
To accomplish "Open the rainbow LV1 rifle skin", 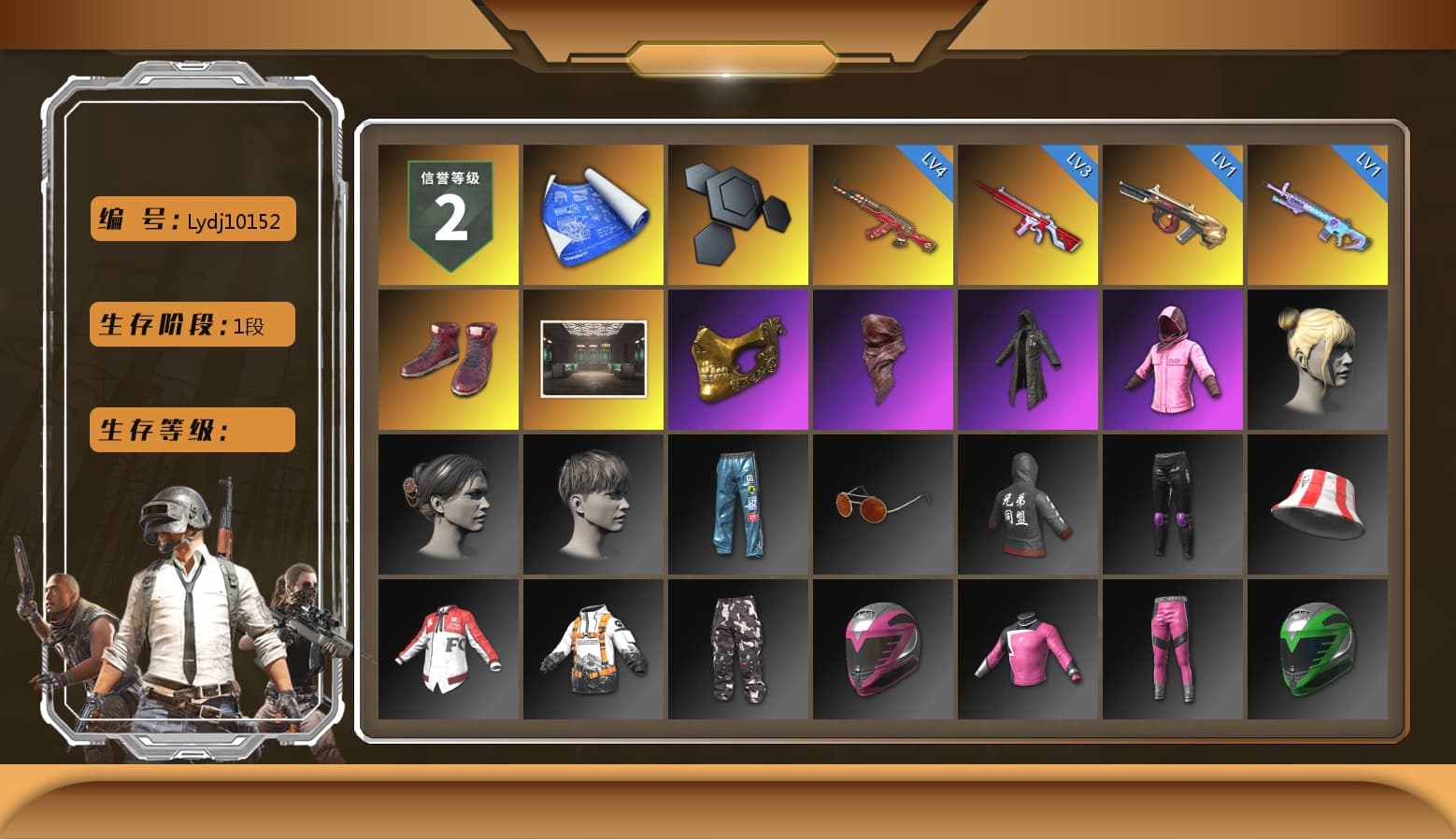I will click(1318, 212).
